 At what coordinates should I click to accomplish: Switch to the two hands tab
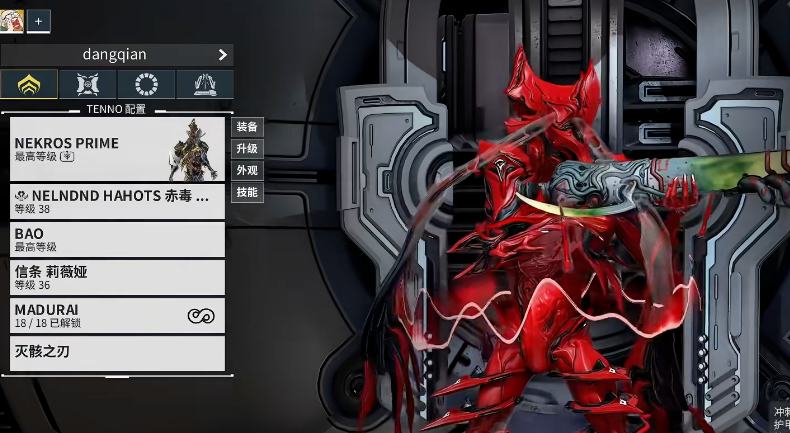[205, 84]
